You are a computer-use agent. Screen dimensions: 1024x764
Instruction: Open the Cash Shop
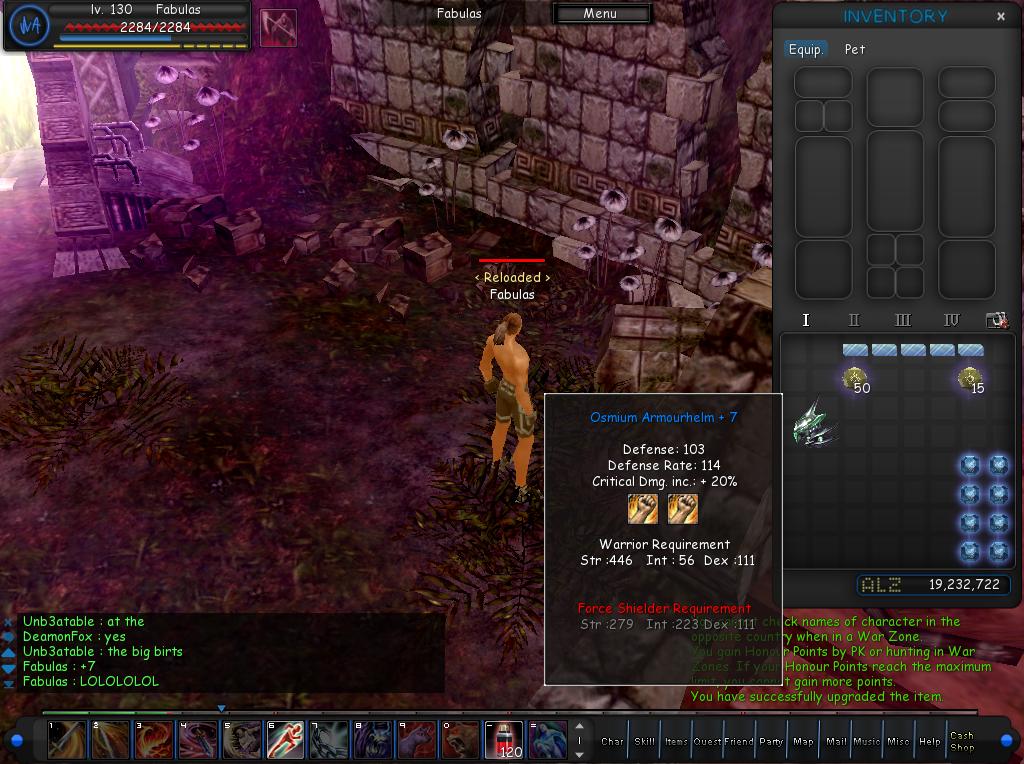pos(962,741)
